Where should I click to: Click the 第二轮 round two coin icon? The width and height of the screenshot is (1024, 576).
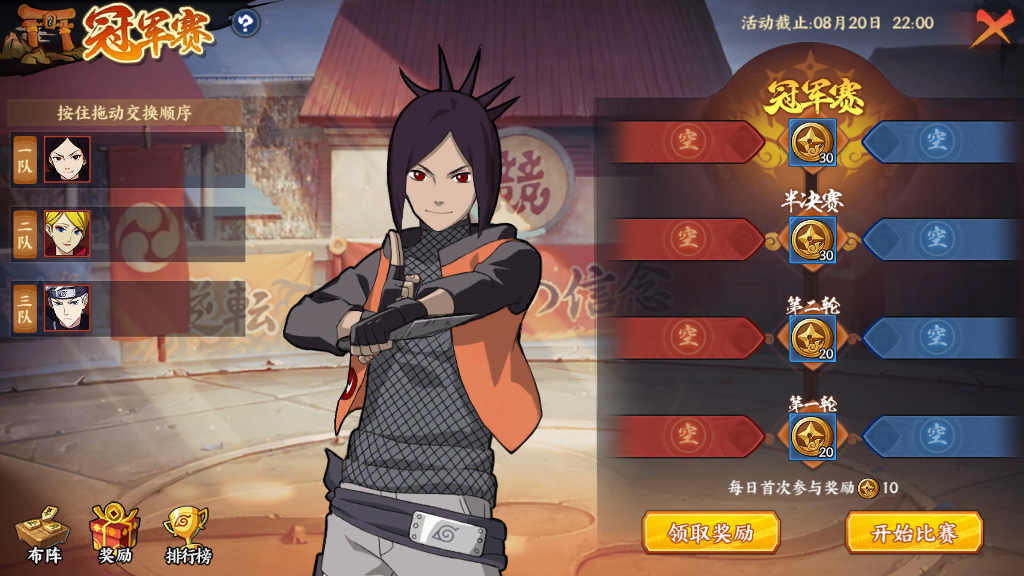coord(812,338)
